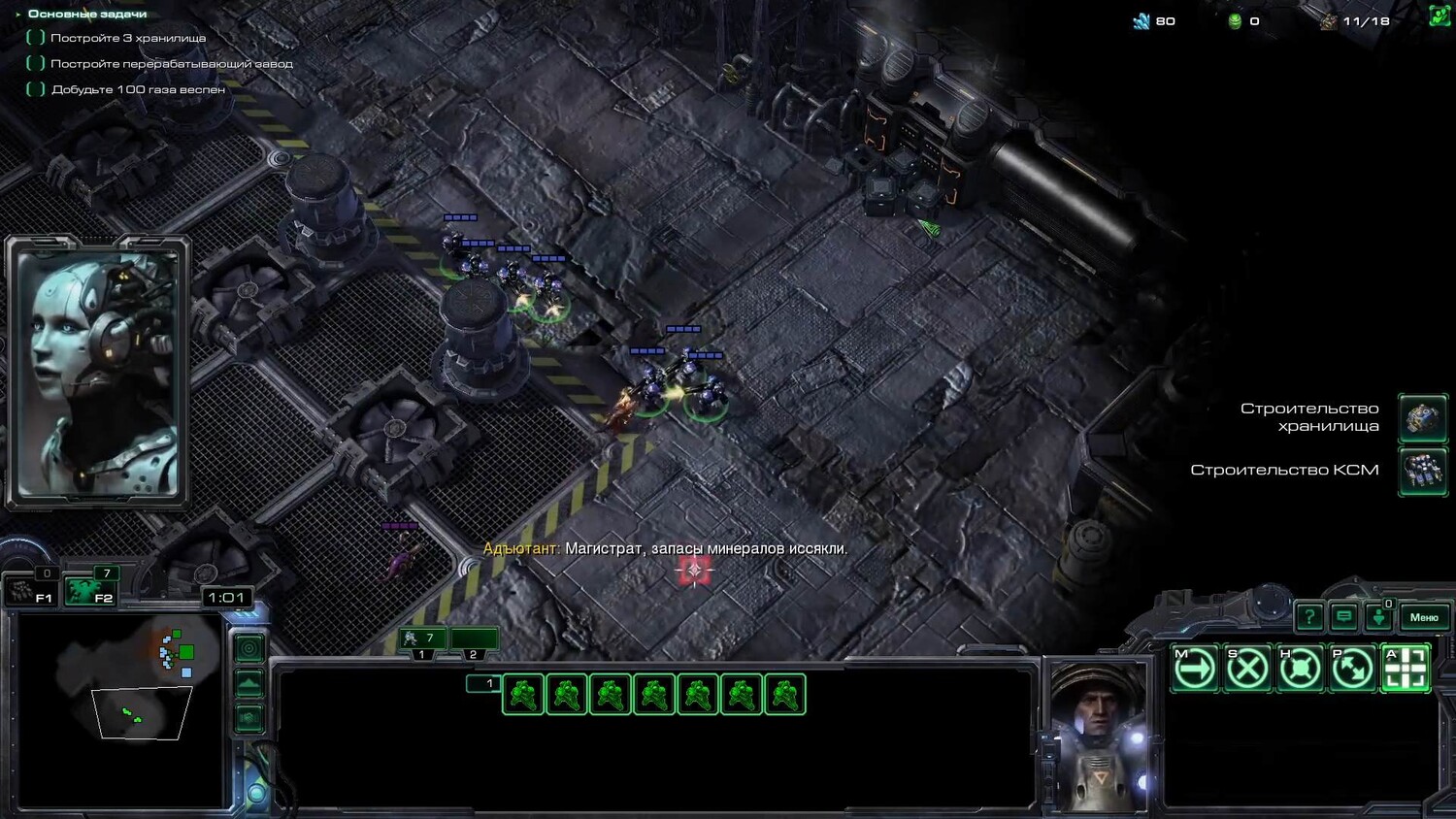Click the minimap ping signal button
Screen dimensions: 1456x819
(x=249, y=648)
